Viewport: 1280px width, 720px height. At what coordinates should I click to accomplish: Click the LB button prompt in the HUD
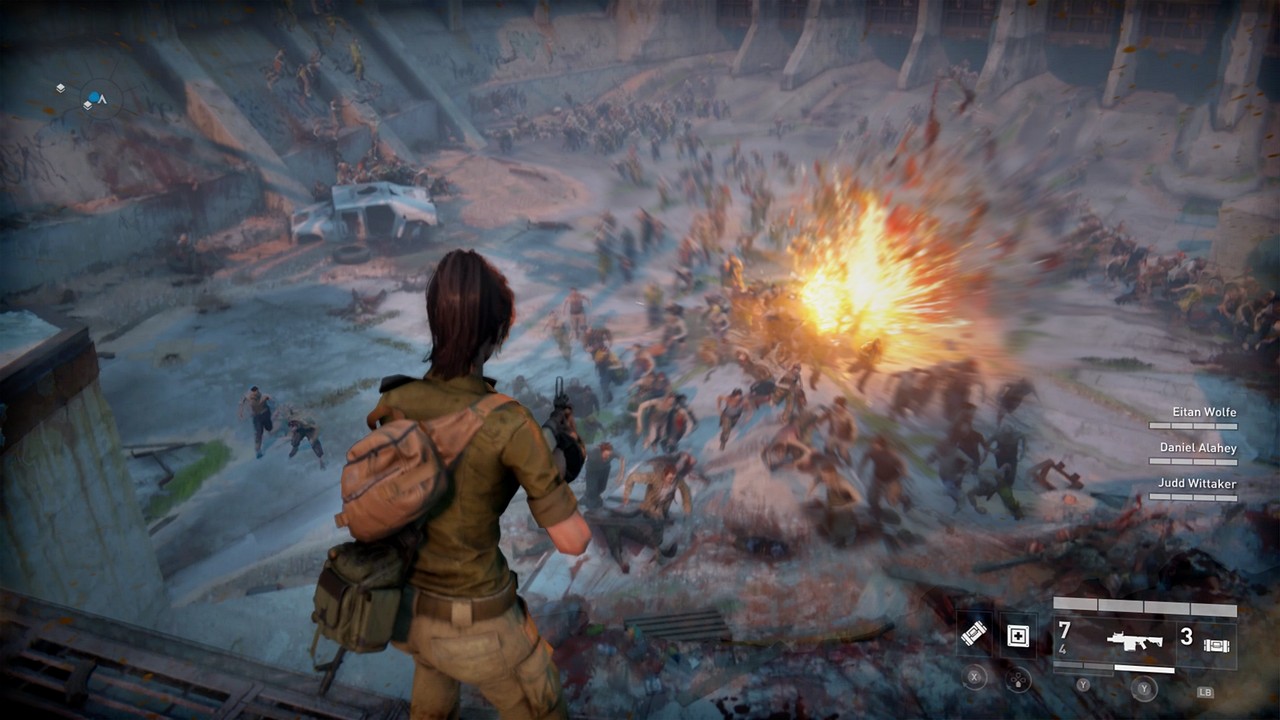pyautogui.click(x=1206, y=692)
